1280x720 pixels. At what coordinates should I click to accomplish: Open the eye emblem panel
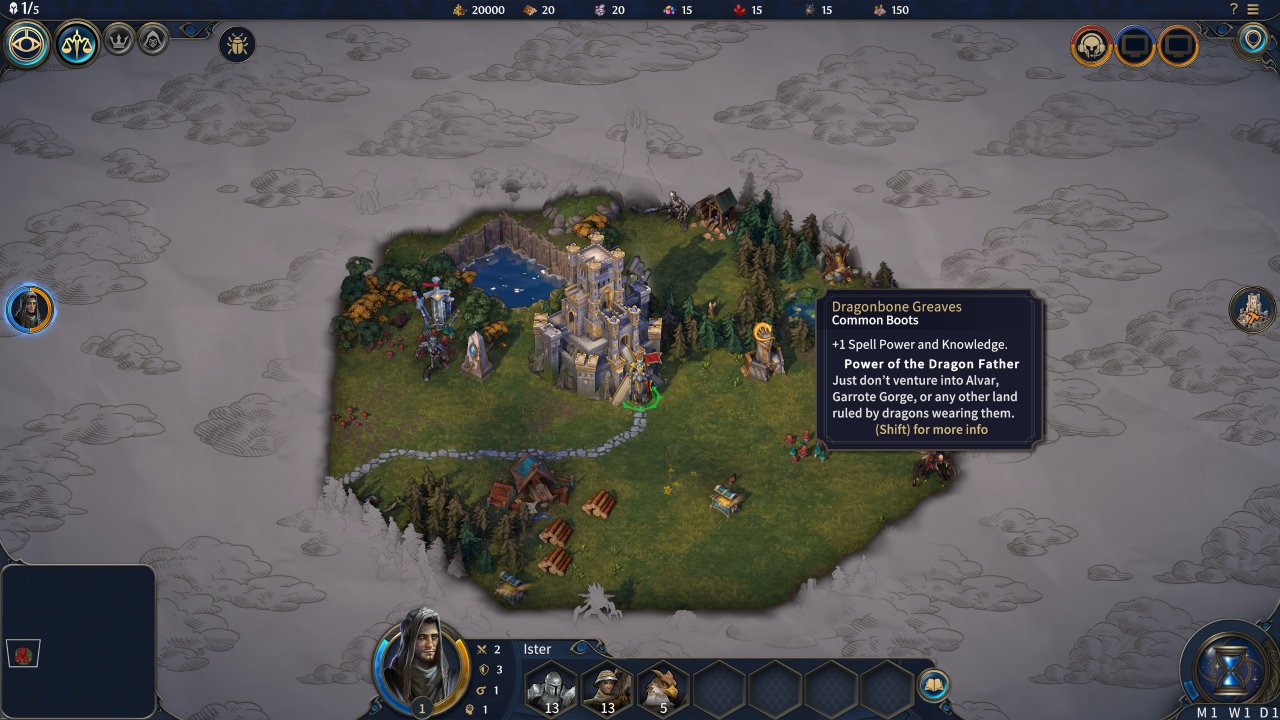pos(28,44)
